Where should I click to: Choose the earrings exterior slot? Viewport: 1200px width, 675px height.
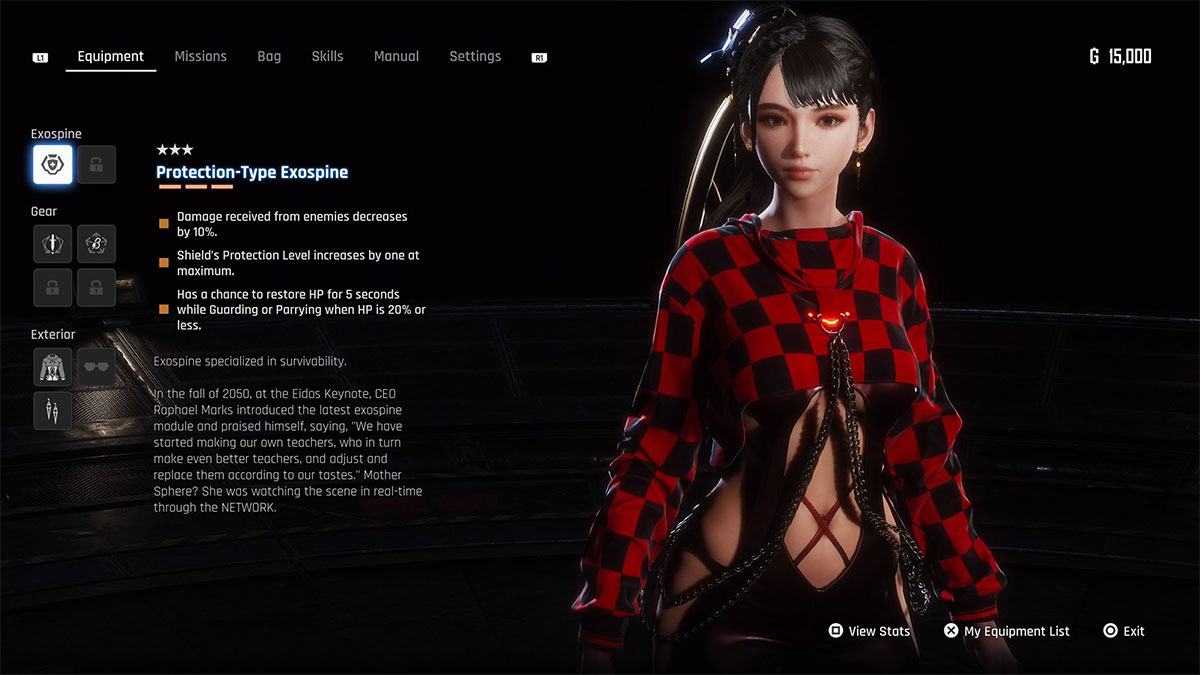[x=52, y=410]
